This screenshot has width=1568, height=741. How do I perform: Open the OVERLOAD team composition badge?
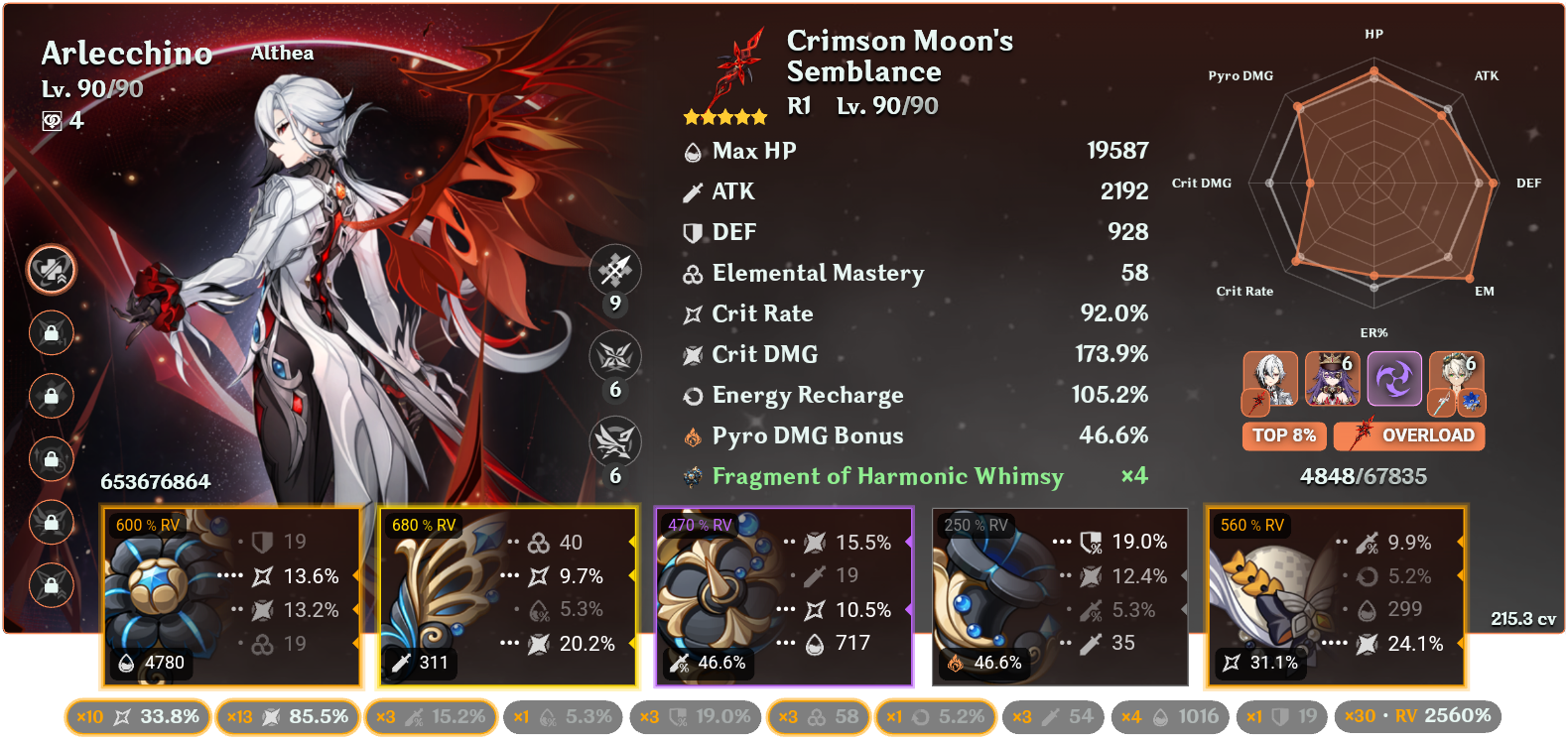(1409, 435)
